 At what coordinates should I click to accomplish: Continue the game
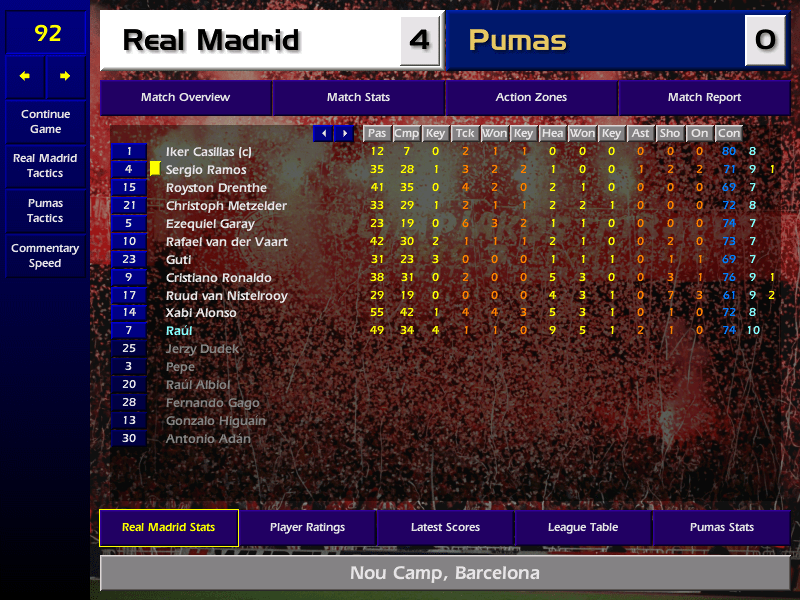45,121
